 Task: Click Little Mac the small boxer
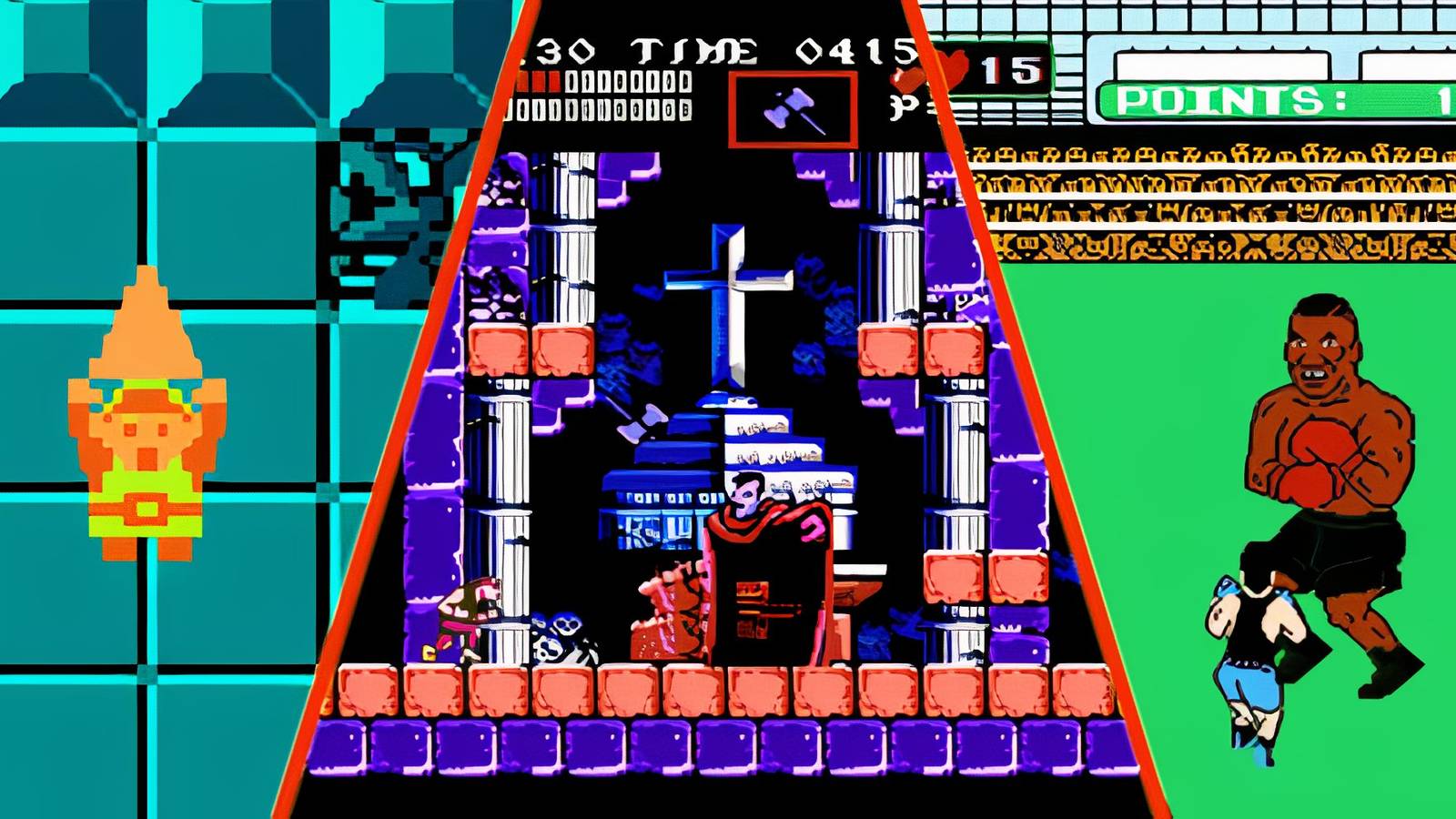[1256, 655]
